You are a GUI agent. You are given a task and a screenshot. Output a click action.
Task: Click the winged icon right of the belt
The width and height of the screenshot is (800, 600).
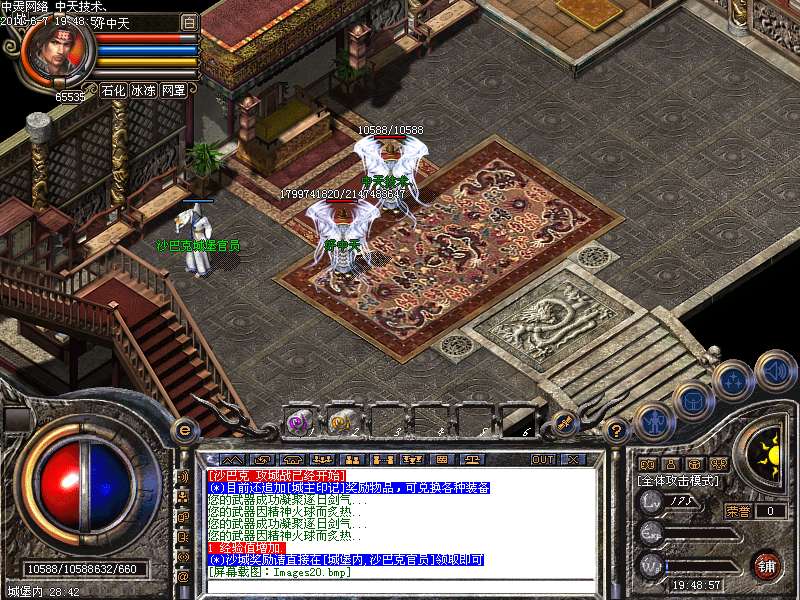click(563, 423)
